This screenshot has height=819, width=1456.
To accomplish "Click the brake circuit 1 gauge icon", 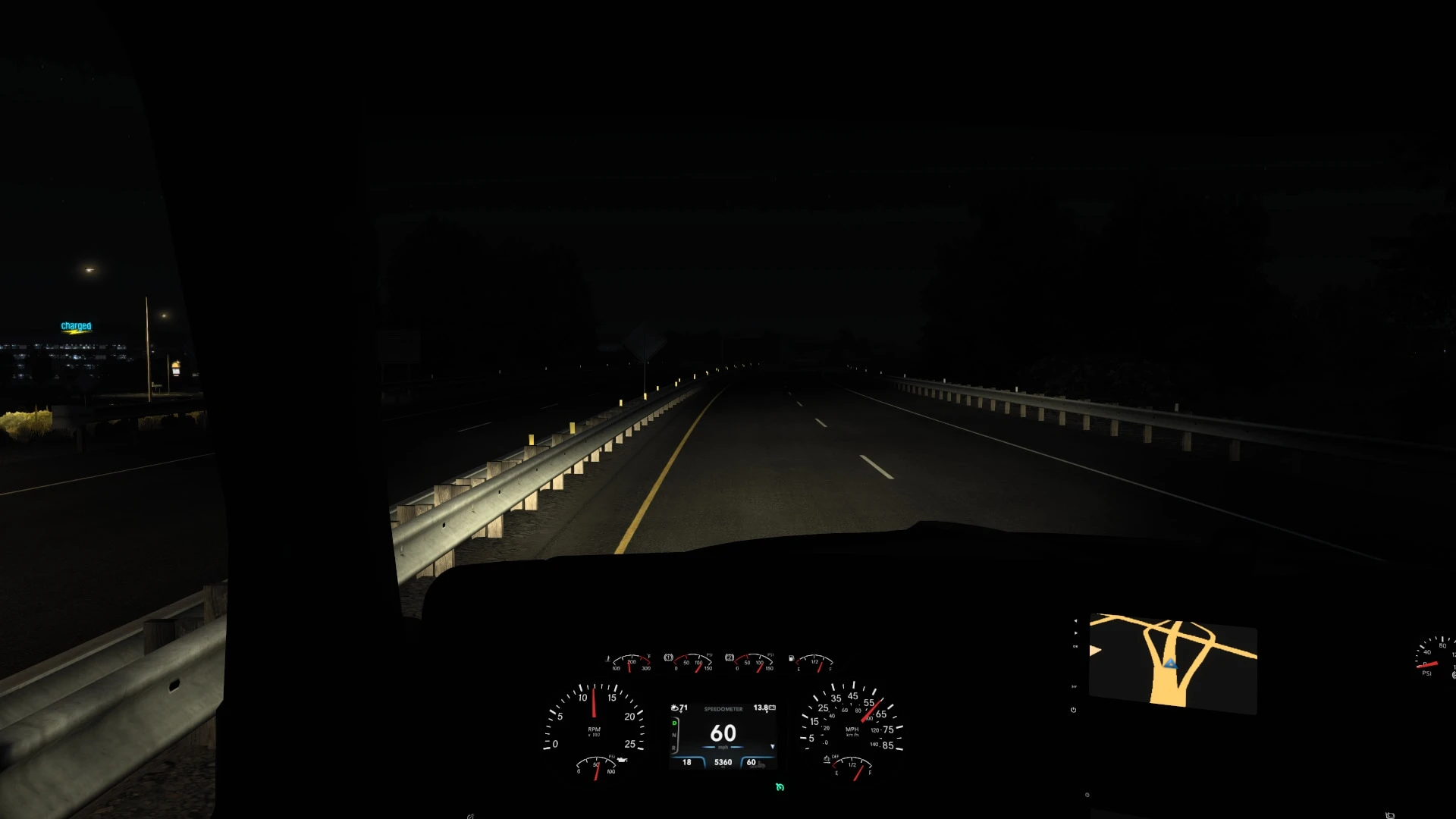I will pos(667,657).
